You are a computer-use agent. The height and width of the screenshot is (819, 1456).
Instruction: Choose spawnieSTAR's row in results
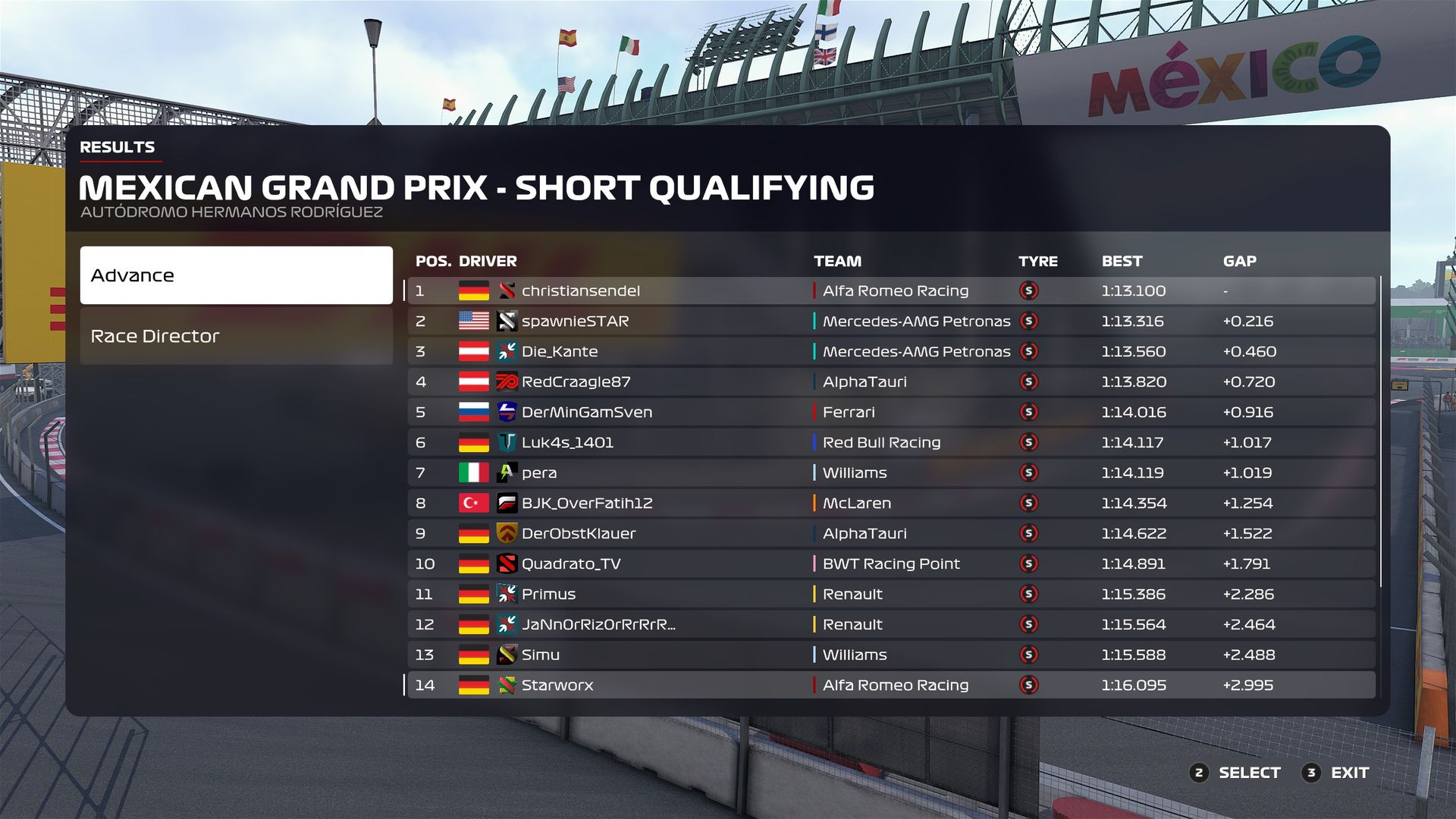pyautogui.click(x=891, y=321)
